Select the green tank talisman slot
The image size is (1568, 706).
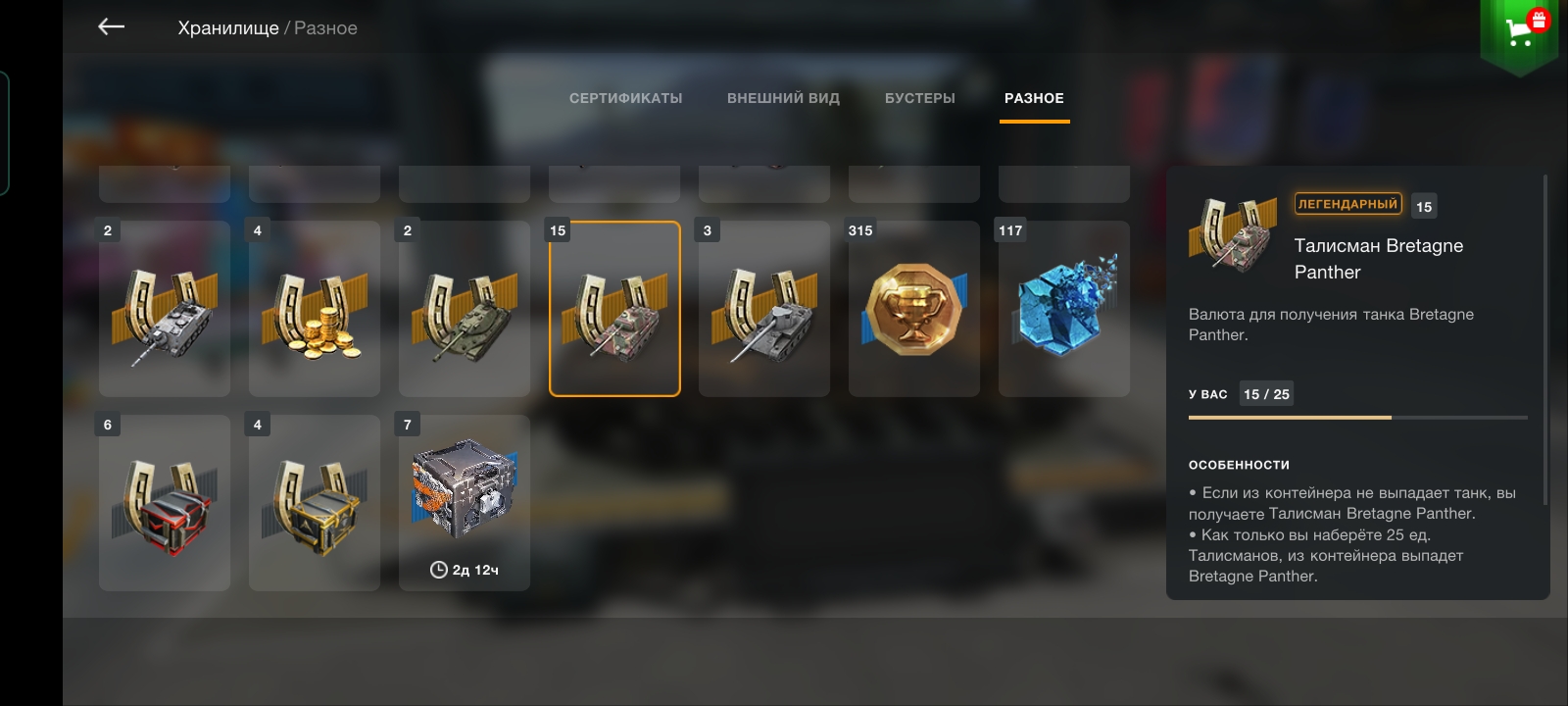tap(465, 309)
